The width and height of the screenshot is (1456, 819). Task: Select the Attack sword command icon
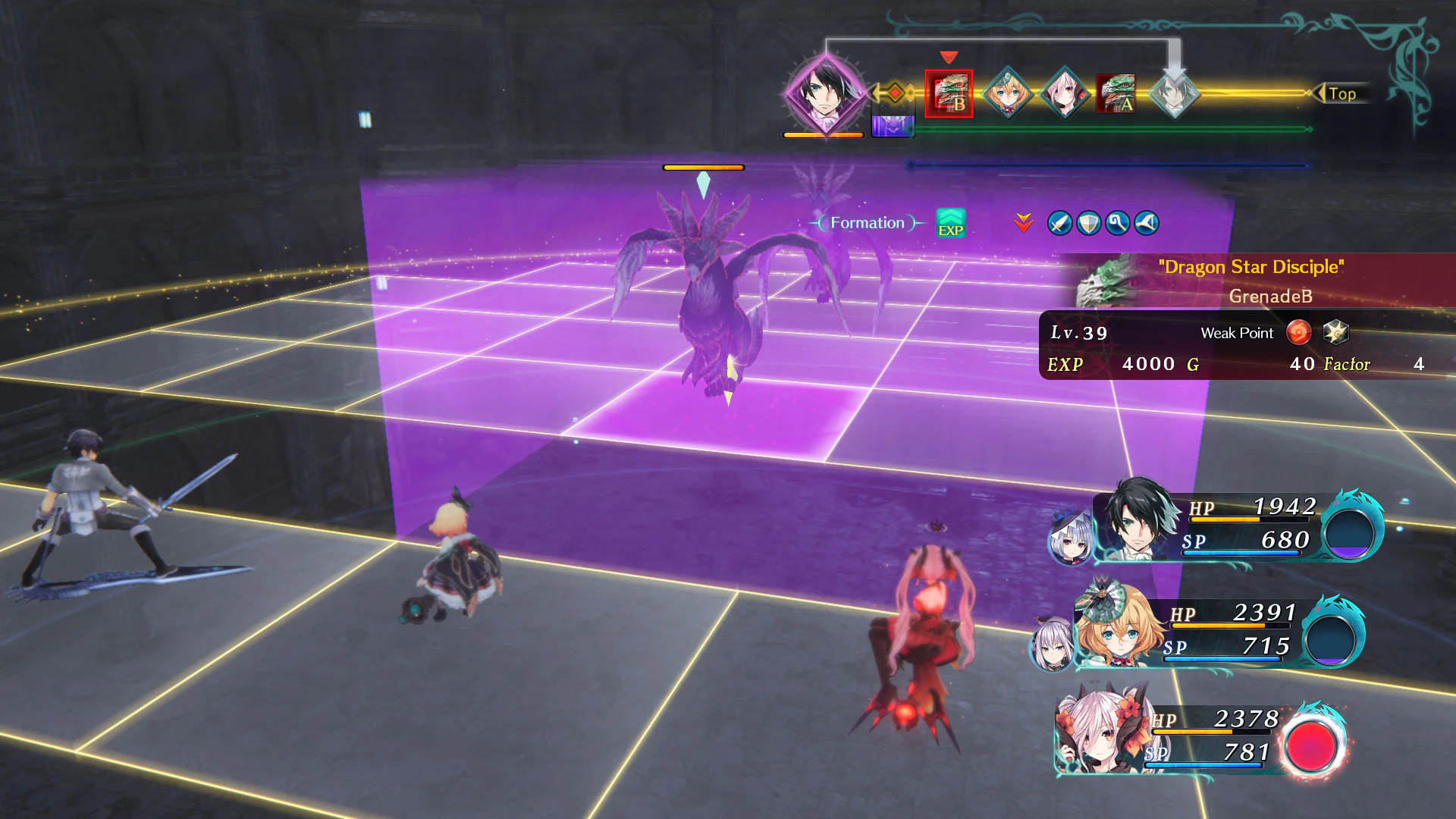[x=1059, y=224]
